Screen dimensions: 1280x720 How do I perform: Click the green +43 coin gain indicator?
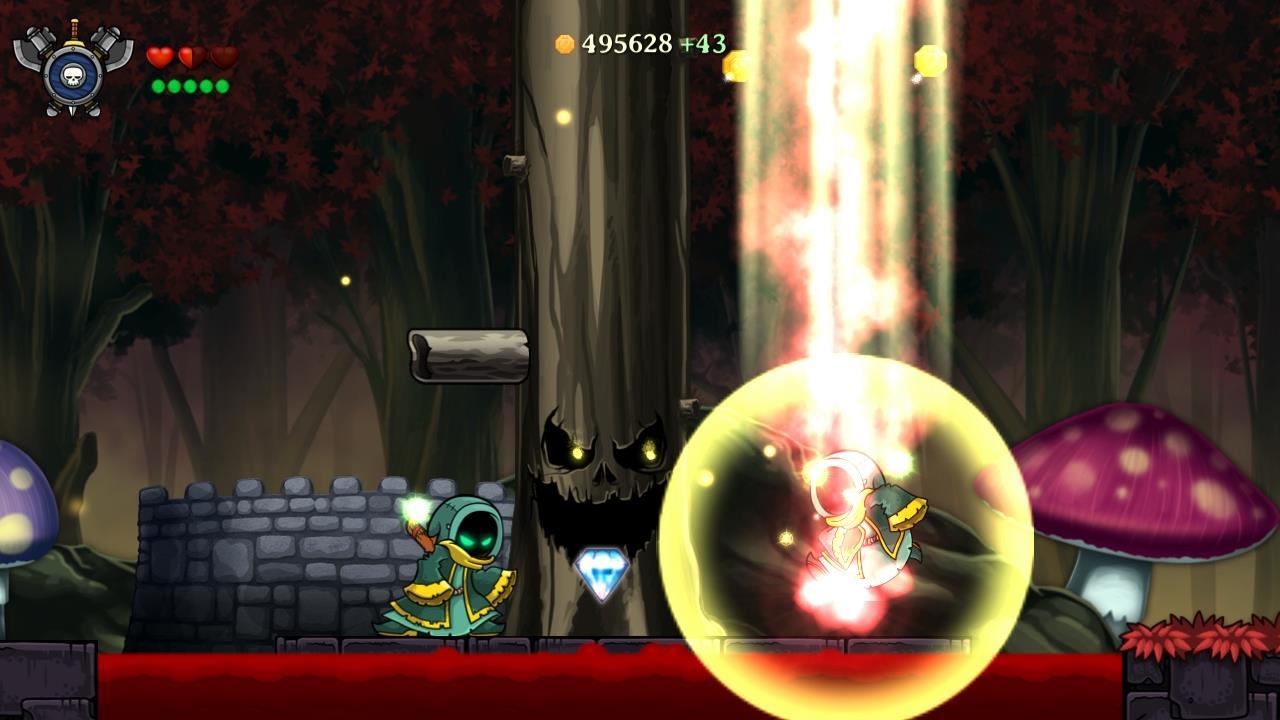[x=703, y=42]
